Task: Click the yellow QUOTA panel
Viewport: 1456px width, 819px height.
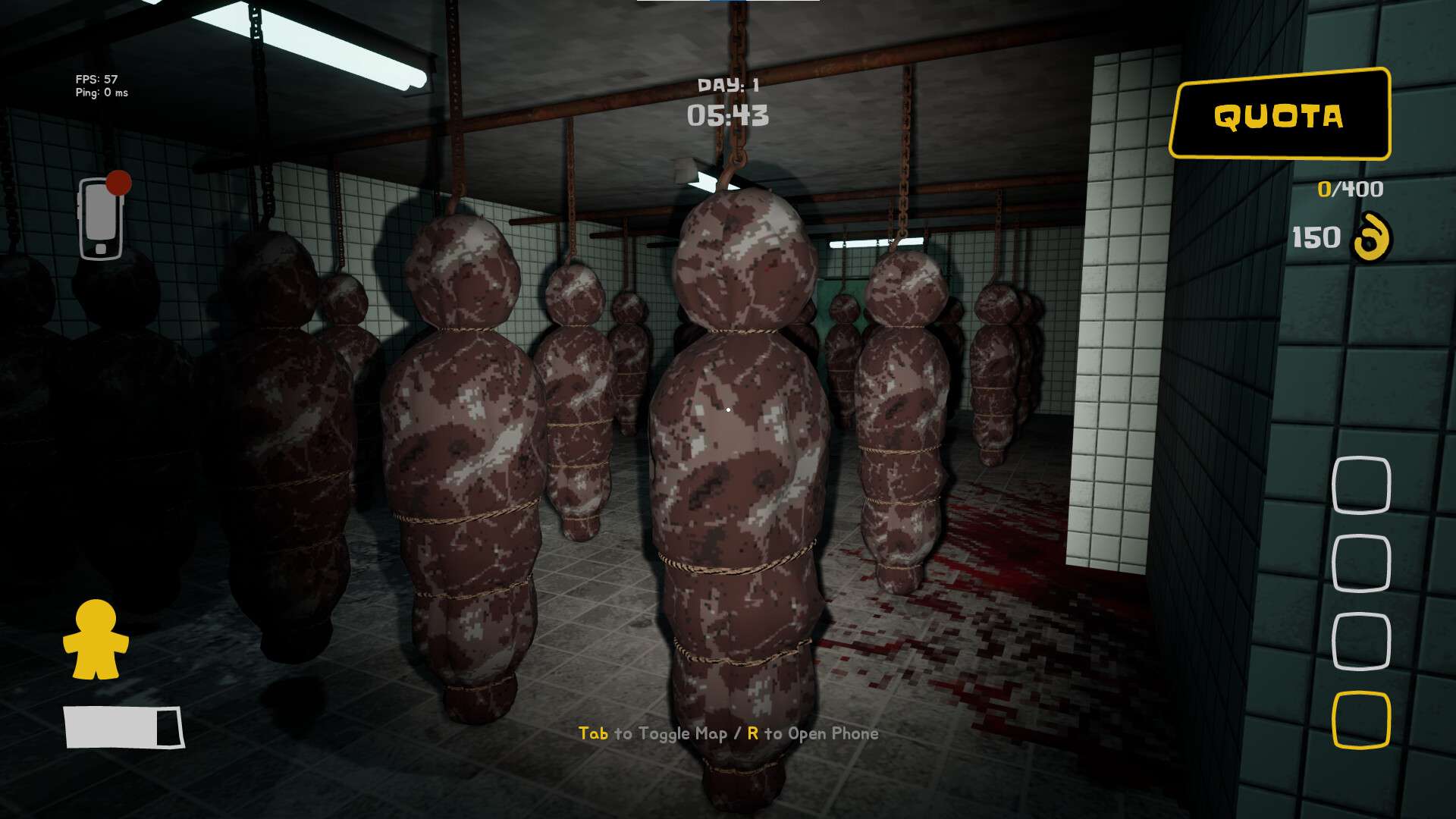Action: [x=1279, y=115]
